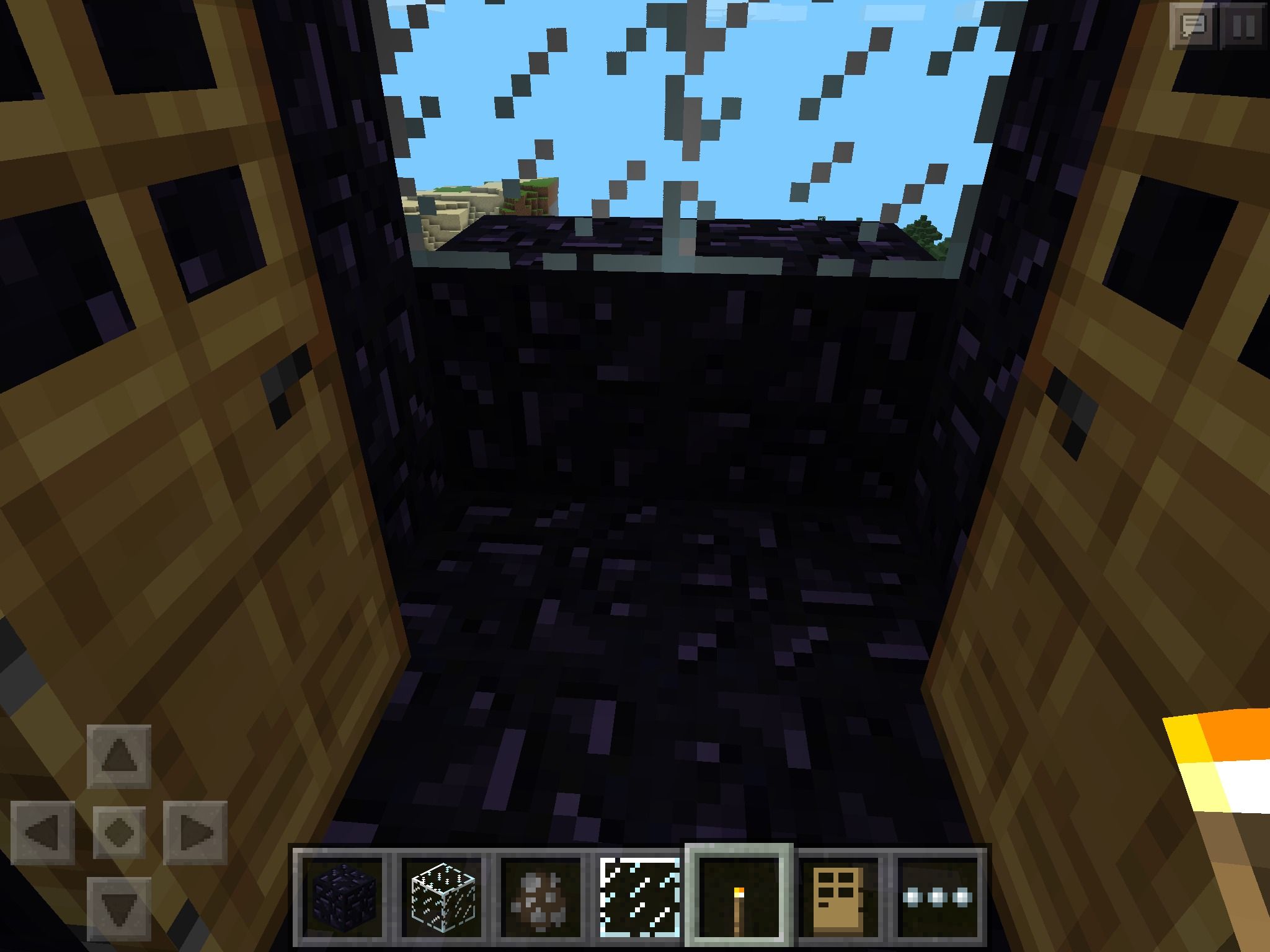
Task: Tap the glass window above the wall
Action: tap(682, 112)
